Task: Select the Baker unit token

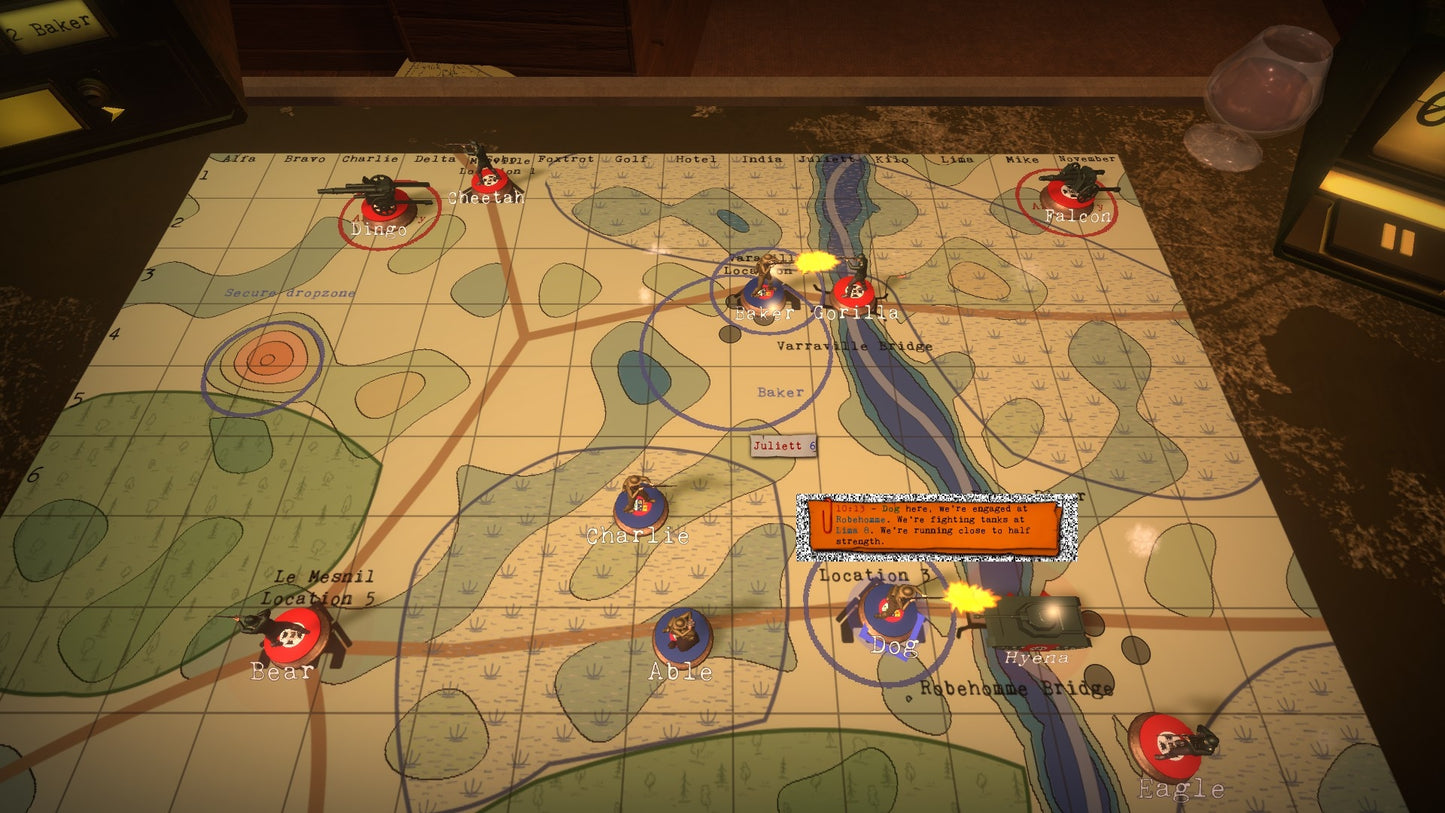Action: [x=764, y=291]
